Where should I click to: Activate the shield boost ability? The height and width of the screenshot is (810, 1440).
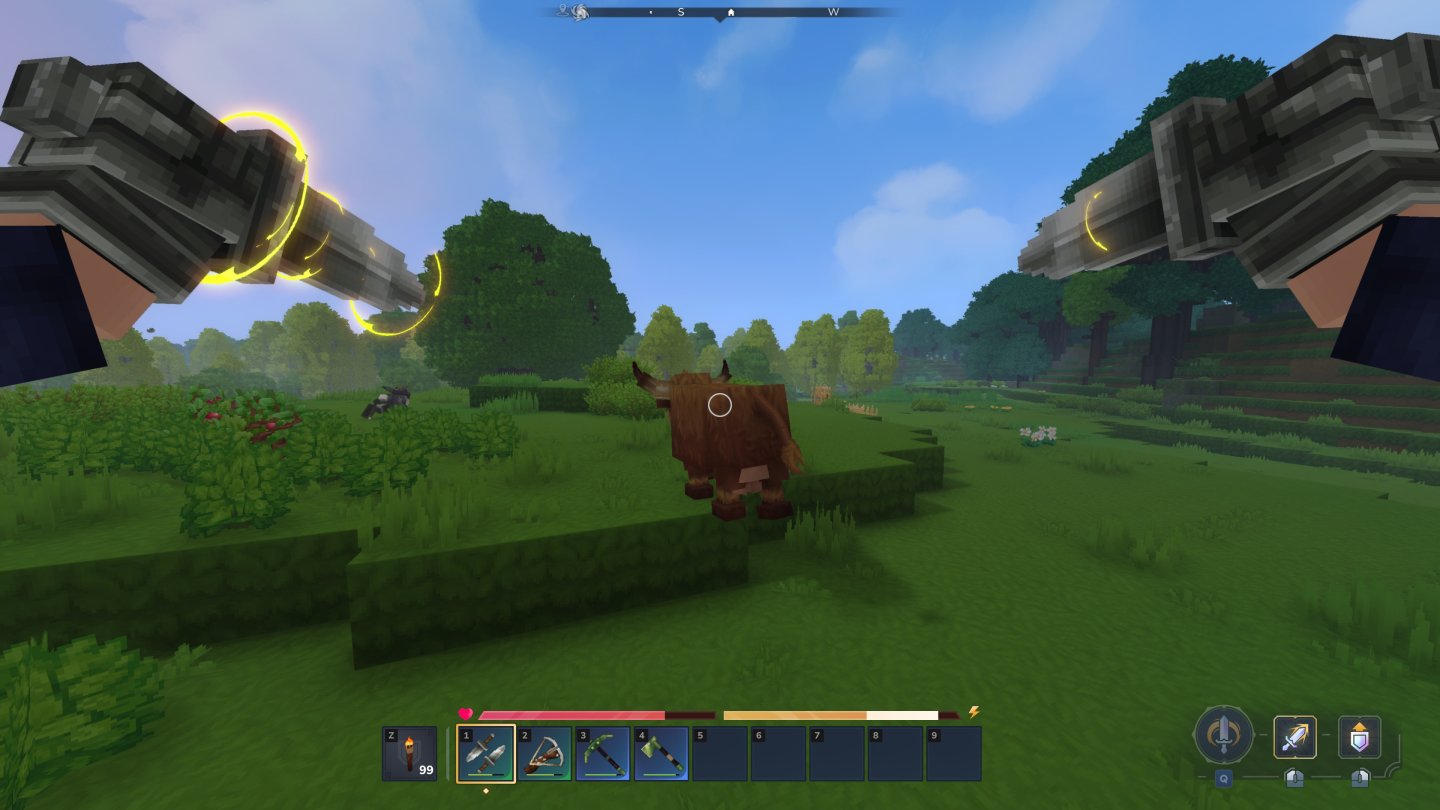tap(1360, 737)
